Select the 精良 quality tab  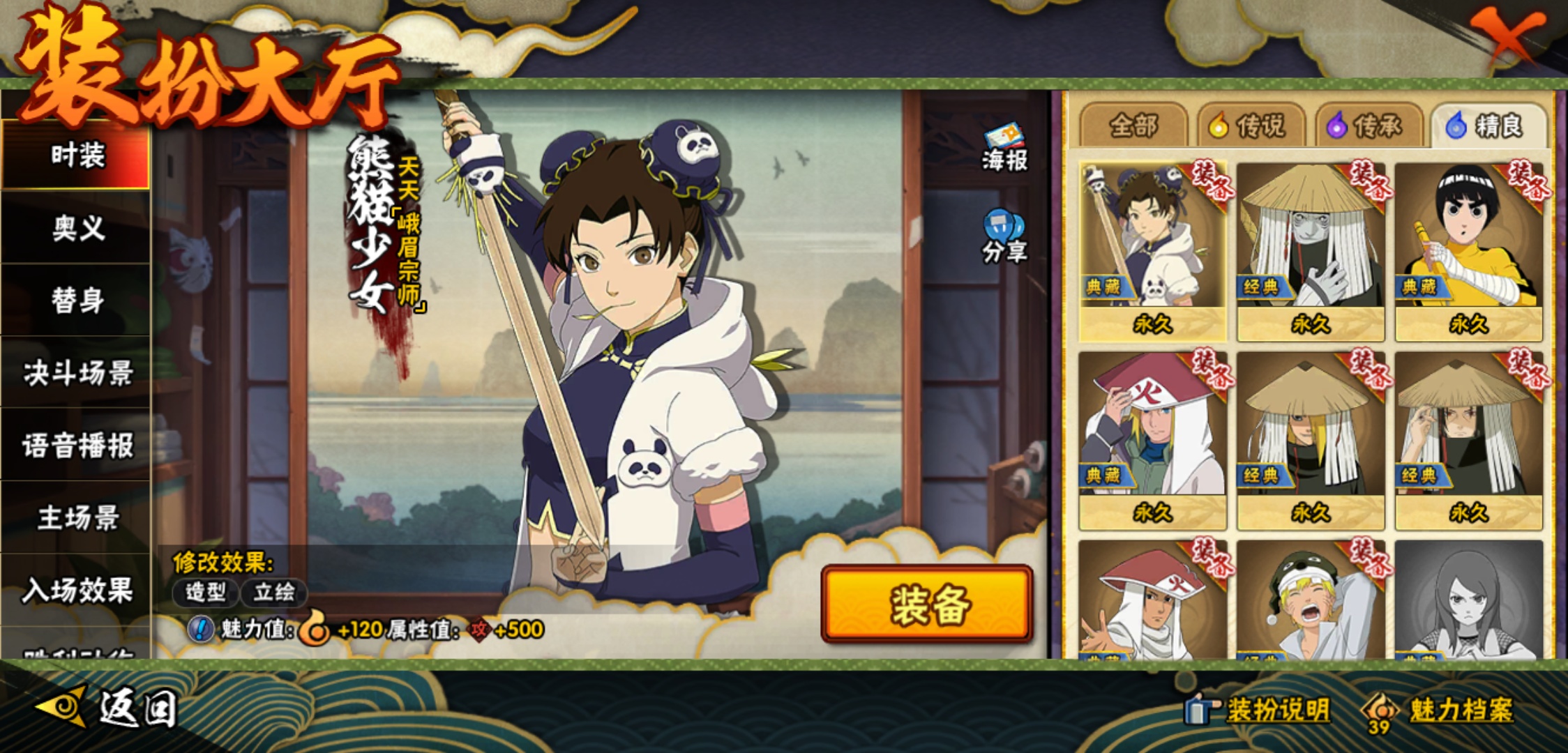tap(1487, 126)
